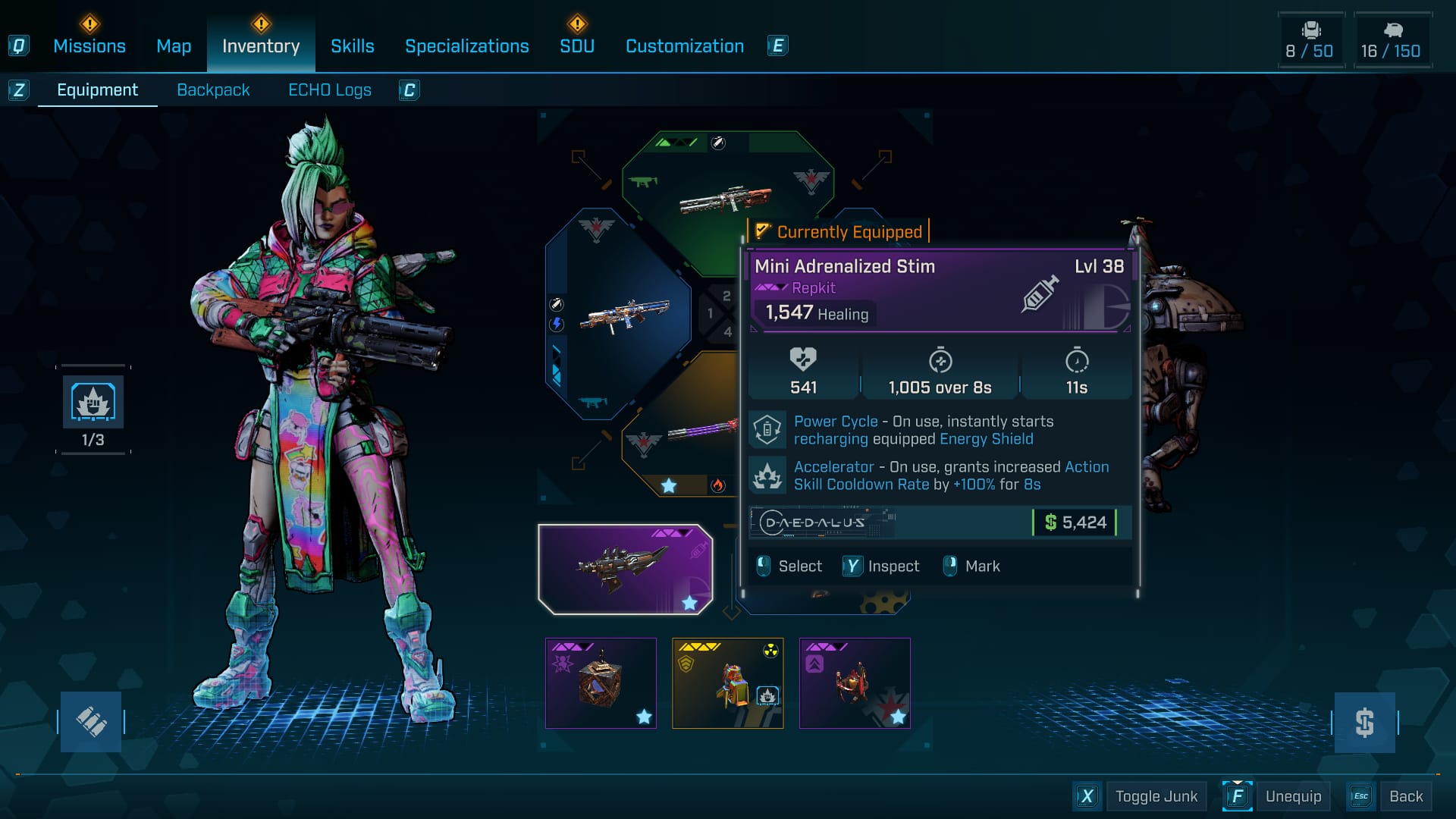Switch to the Map tab
The height and width of the screenshot is (819, 1456).
(174, 46)
